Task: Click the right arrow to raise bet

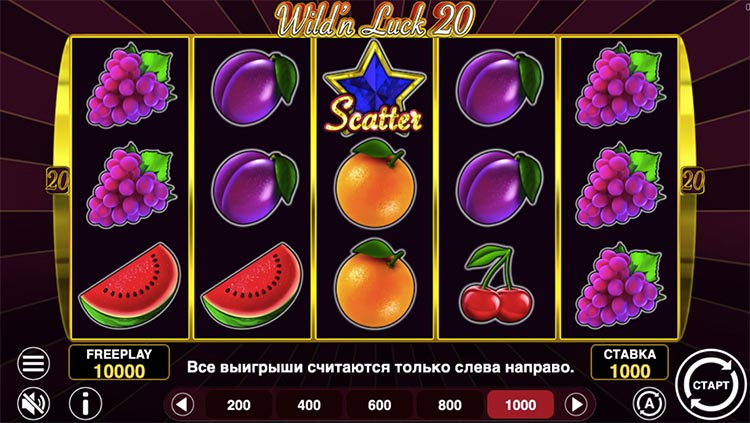Action: coord(576,405)
